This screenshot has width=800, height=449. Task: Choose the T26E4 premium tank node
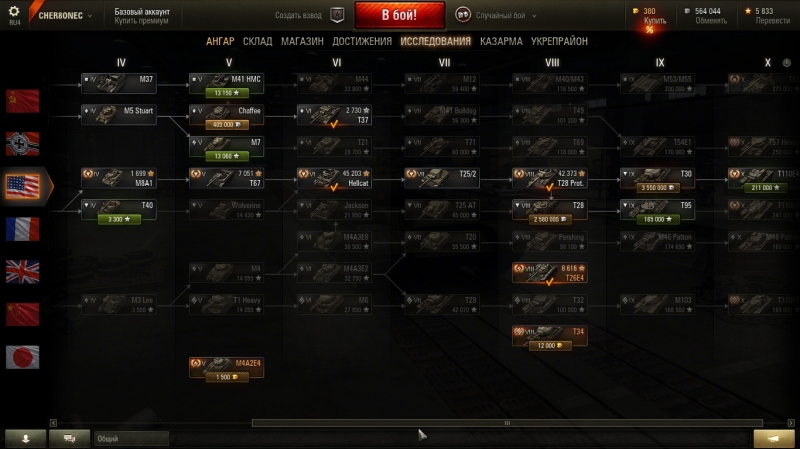pos(549,274)
